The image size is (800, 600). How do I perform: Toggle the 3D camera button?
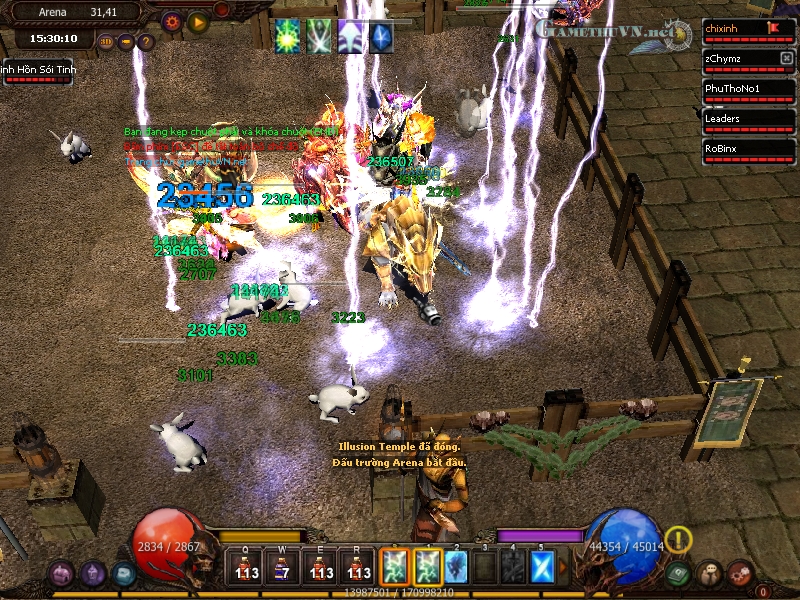106,42
